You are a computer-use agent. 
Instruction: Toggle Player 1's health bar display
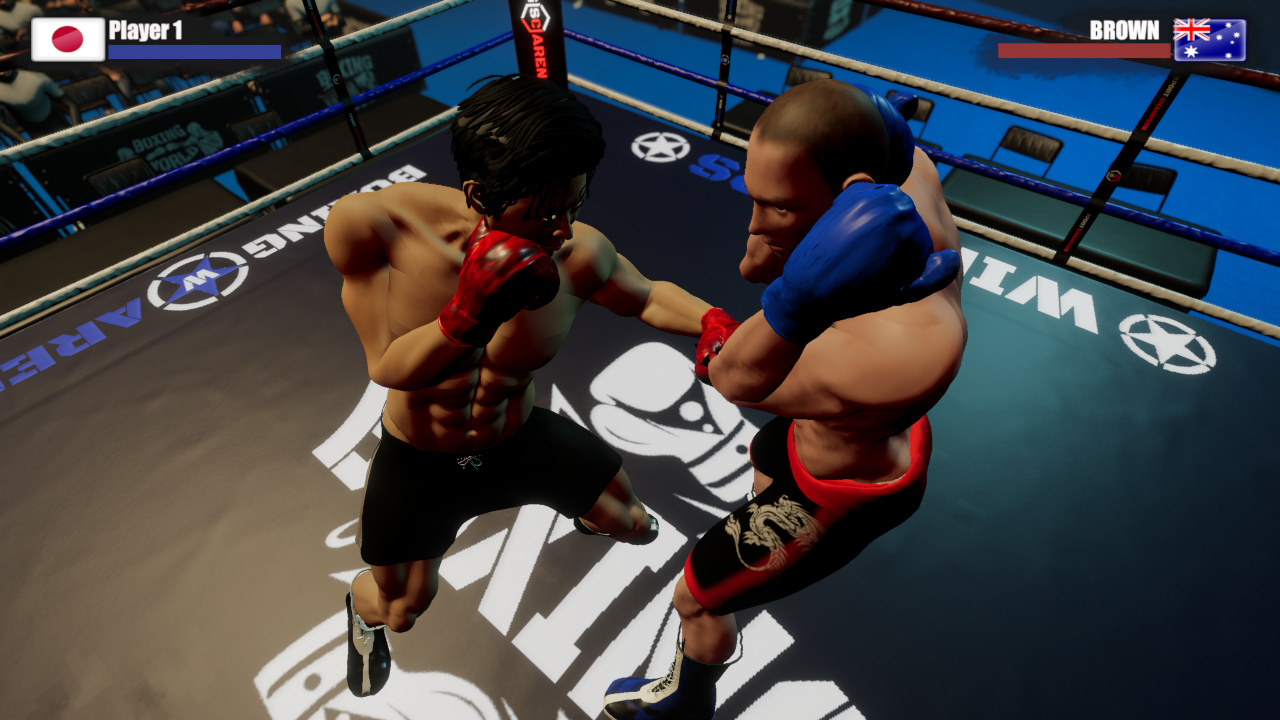click(192, 51)
